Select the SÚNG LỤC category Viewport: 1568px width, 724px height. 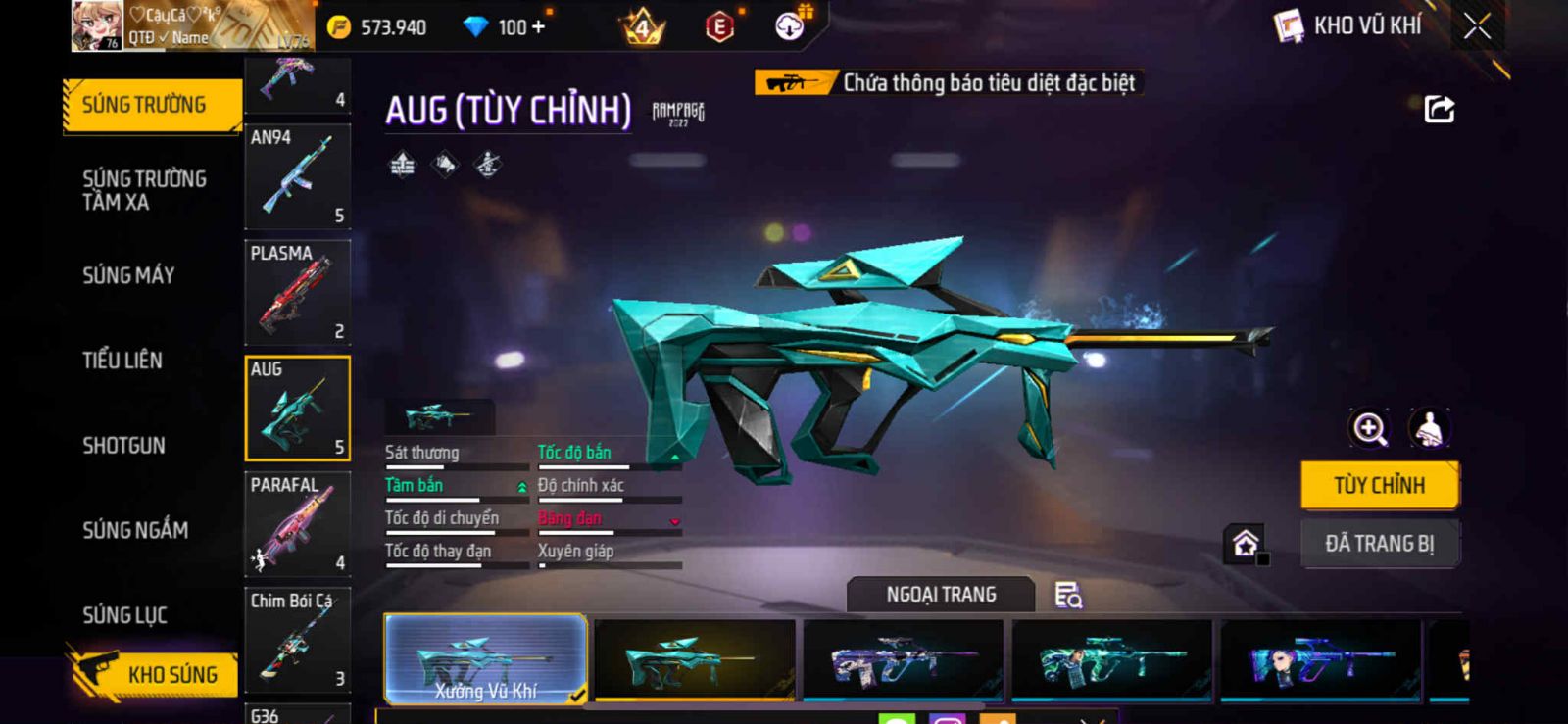124,615
